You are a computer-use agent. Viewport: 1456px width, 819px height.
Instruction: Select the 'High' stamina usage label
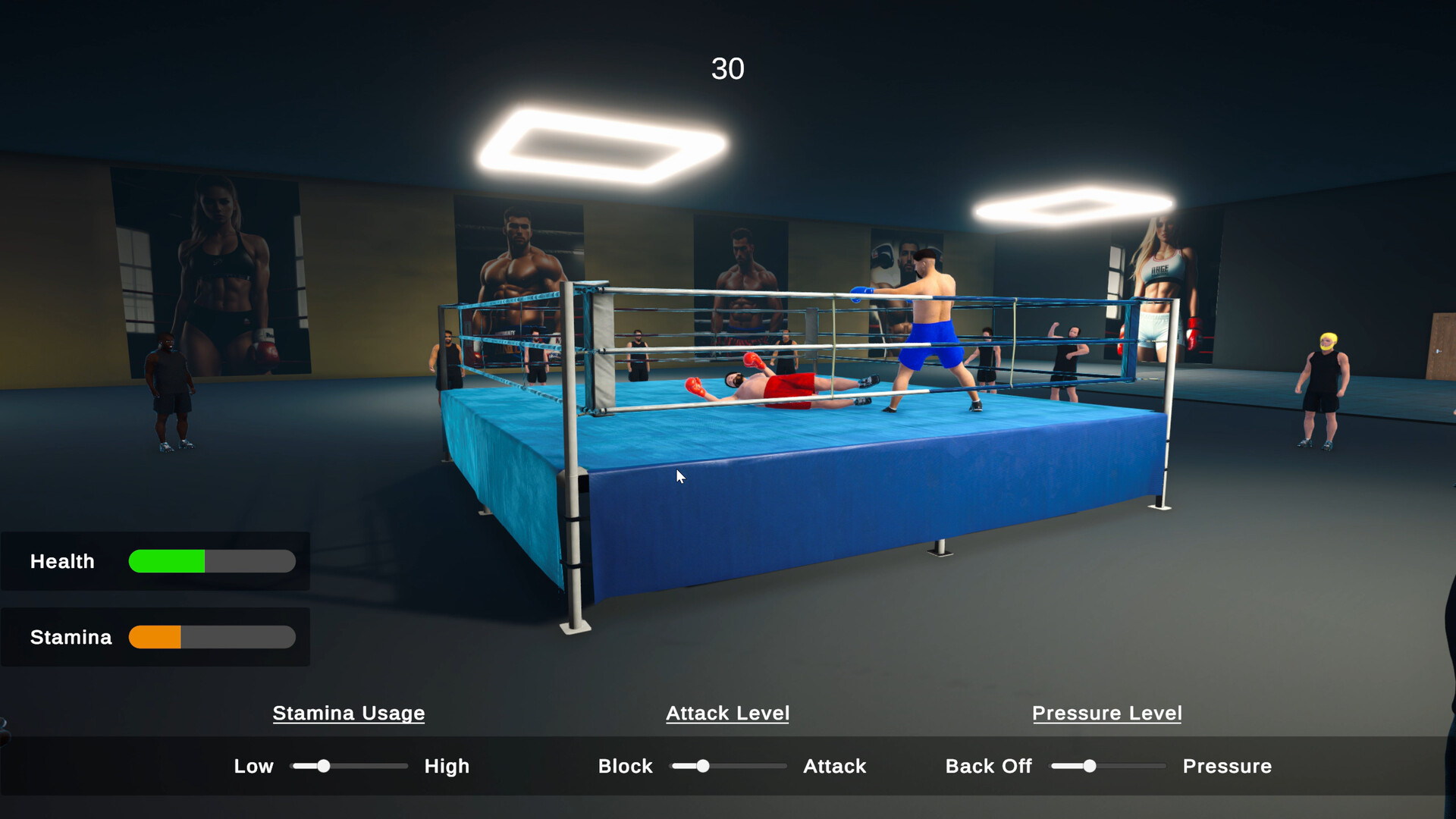[x=447, y=766]
